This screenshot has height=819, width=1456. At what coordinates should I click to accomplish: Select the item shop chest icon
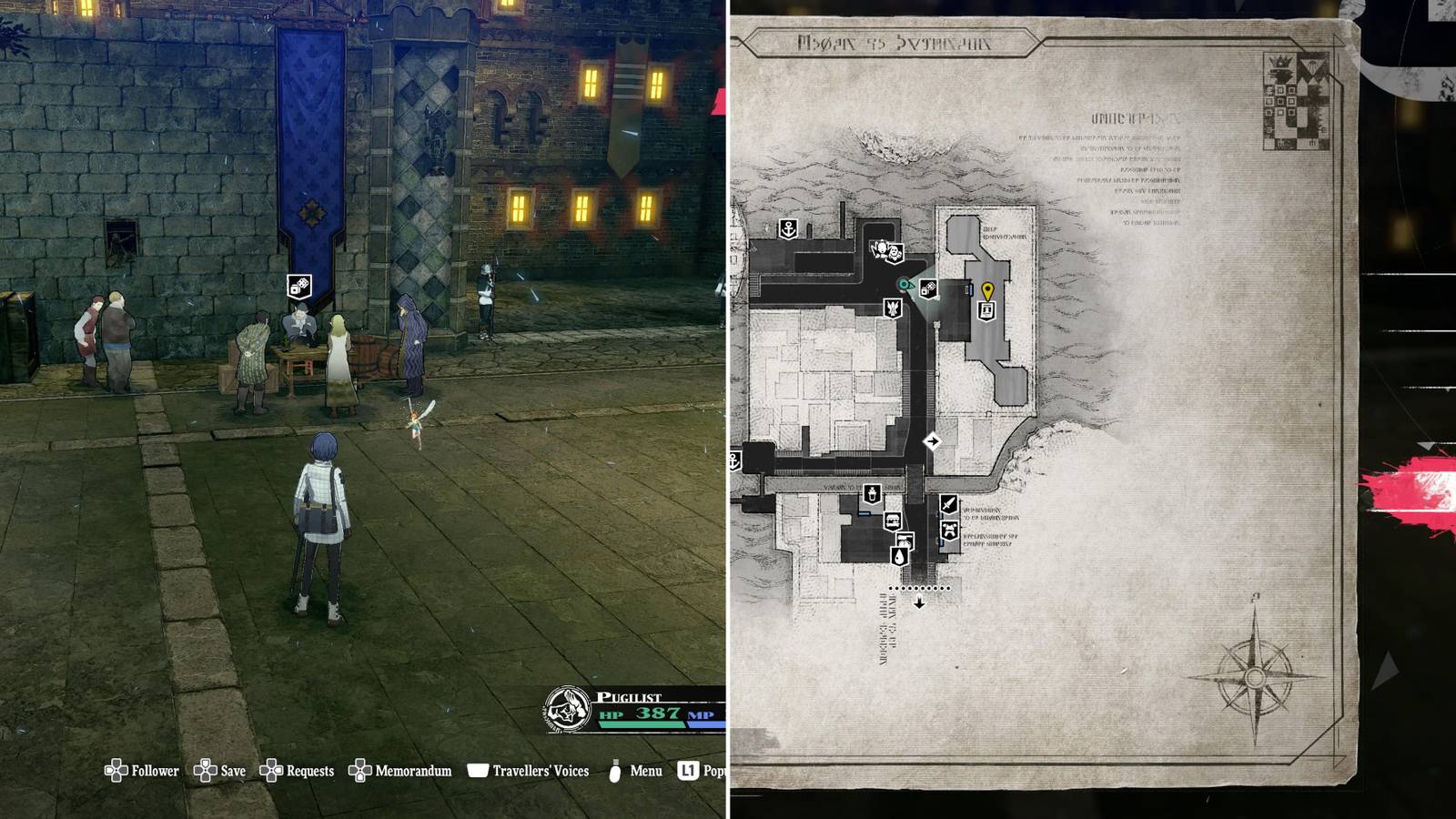891,521
